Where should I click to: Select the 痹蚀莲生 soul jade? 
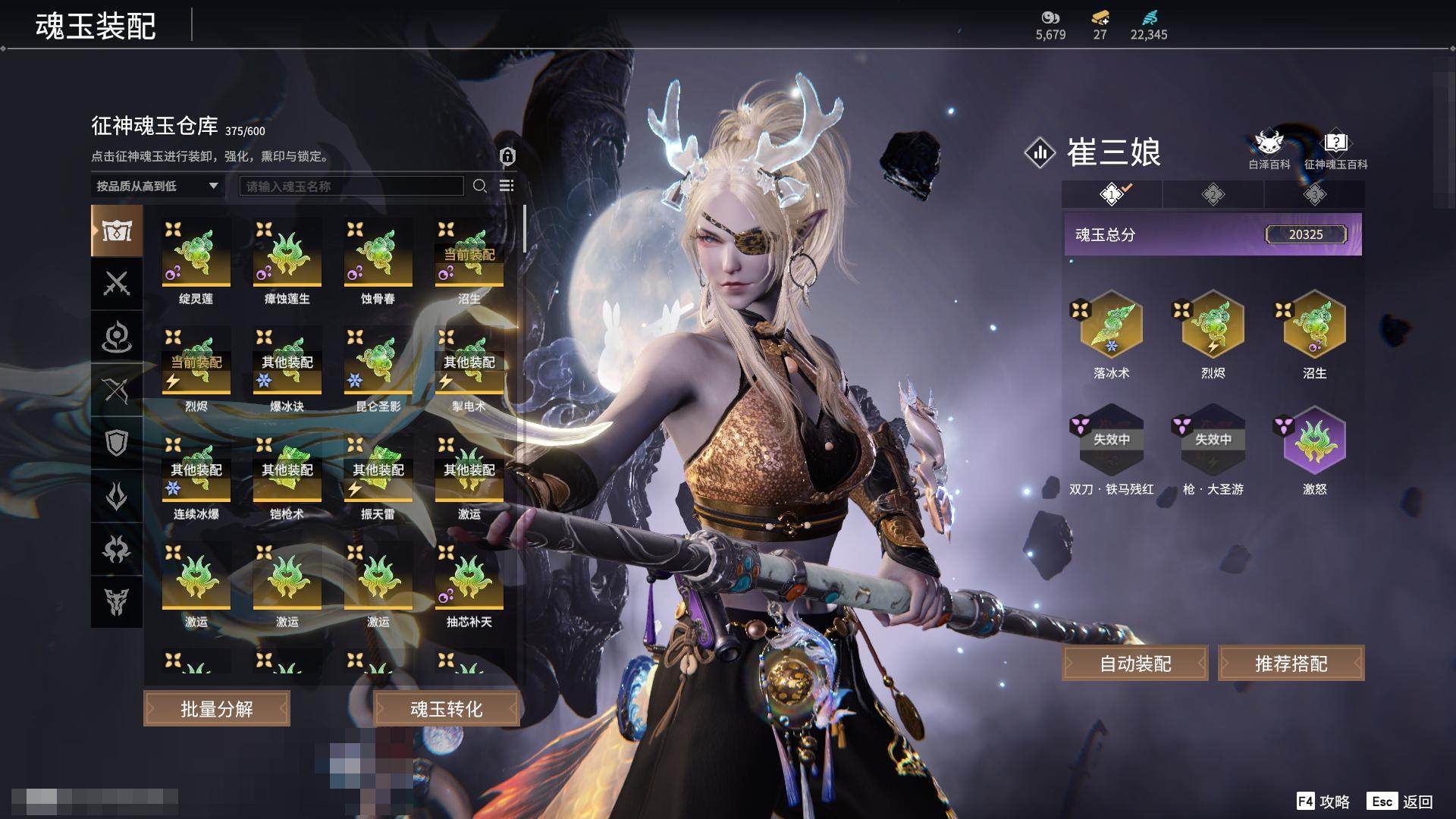(x=287, y=253)
